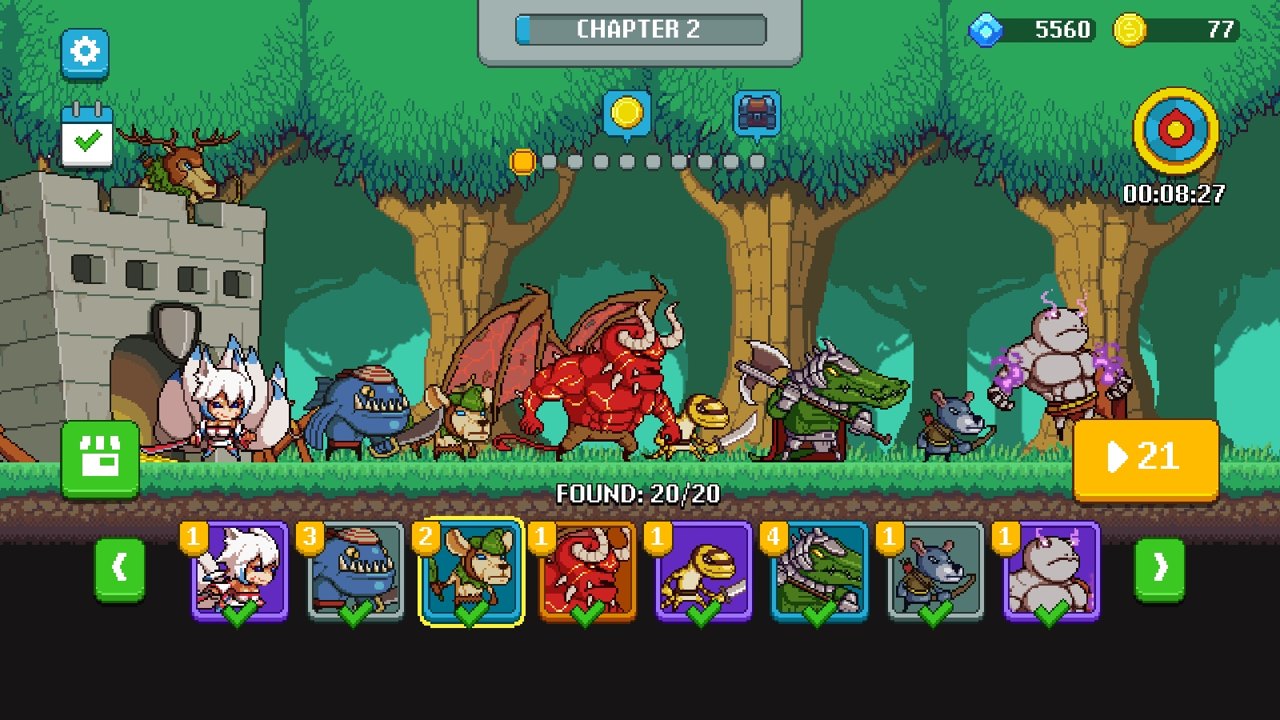Open the chest reward icon on the progress bar

tap(757, 112)
